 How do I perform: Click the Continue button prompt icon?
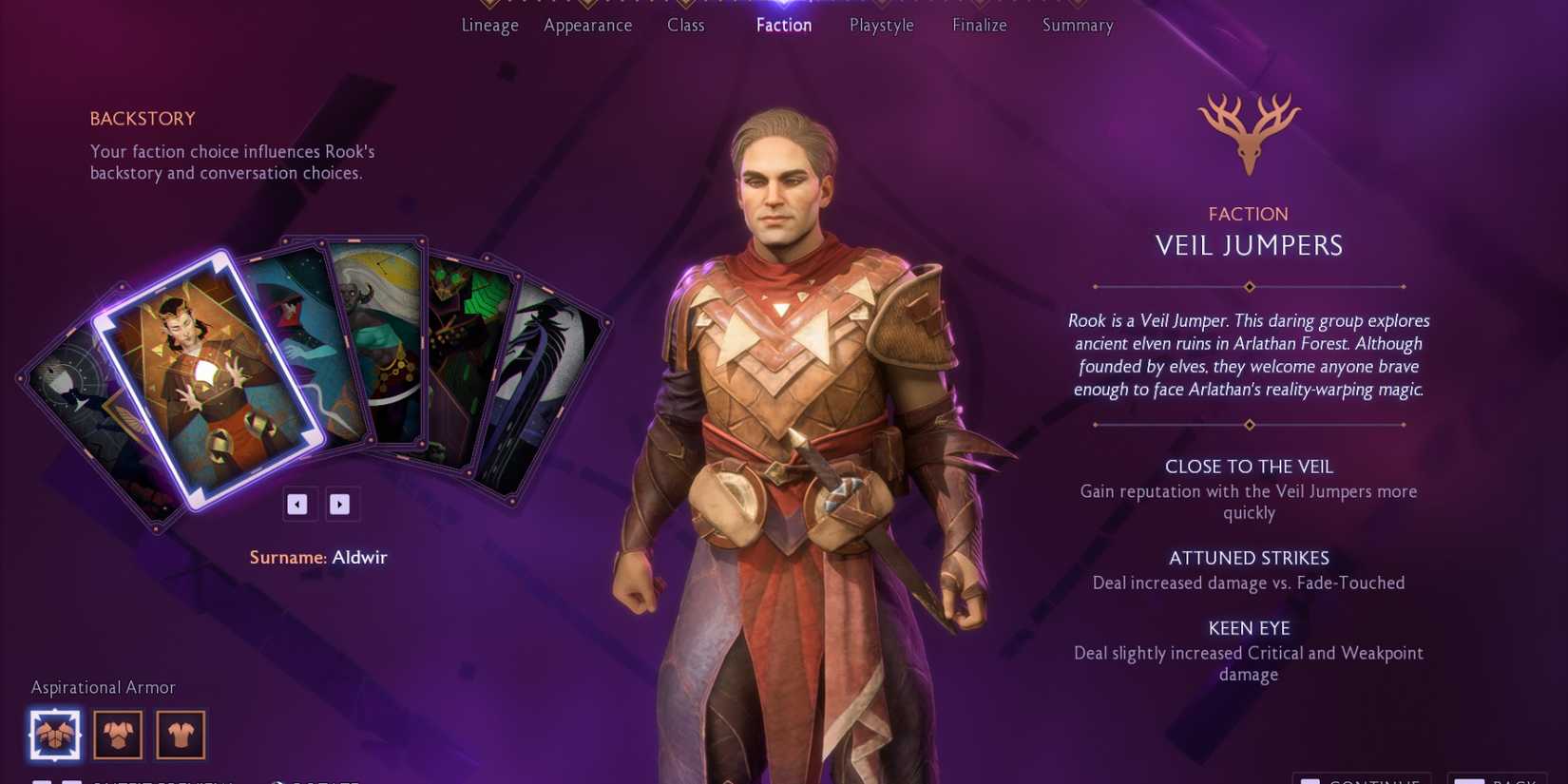point(1310,780)
